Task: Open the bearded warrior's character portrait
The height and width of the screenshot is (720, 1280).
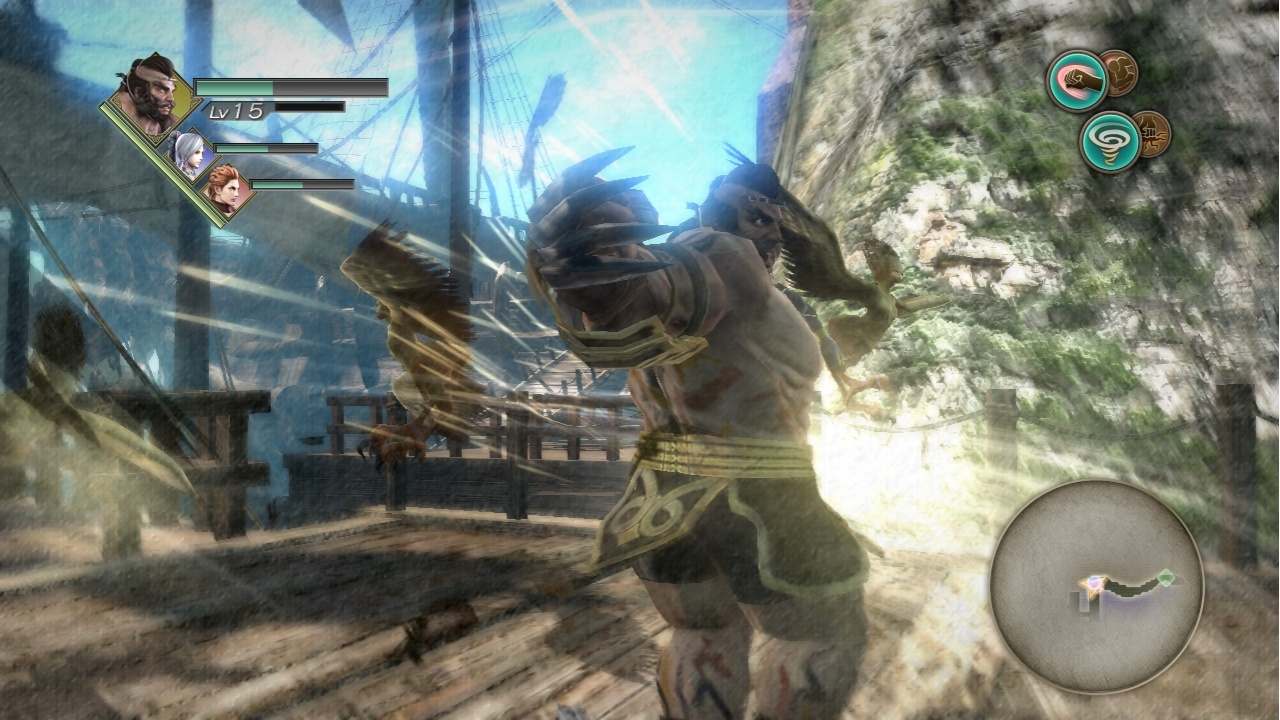Action: coord(148,97)
